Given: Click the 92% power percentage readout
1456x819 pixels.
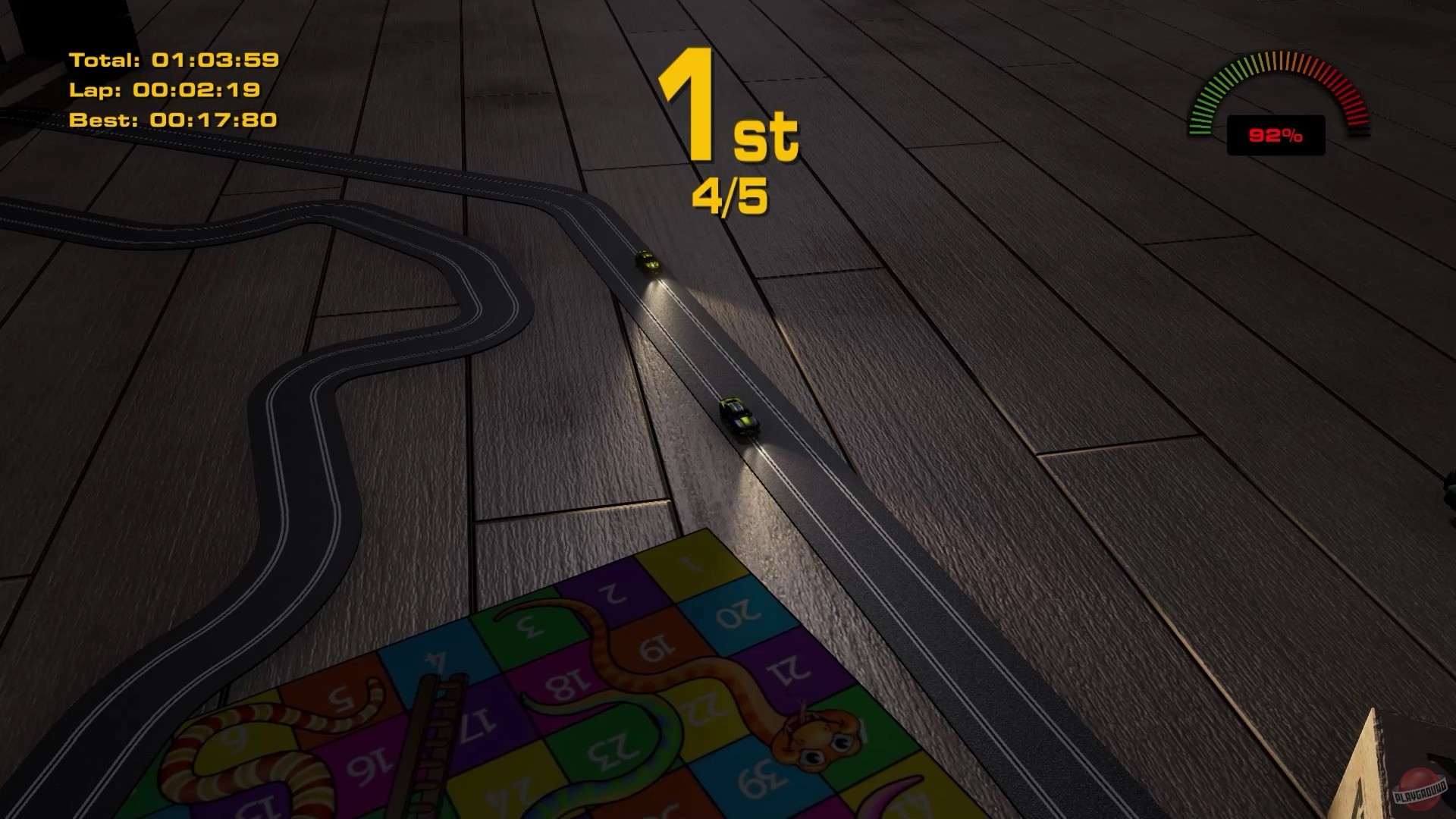Looking at the screenshot, I should coord(1274,135).
